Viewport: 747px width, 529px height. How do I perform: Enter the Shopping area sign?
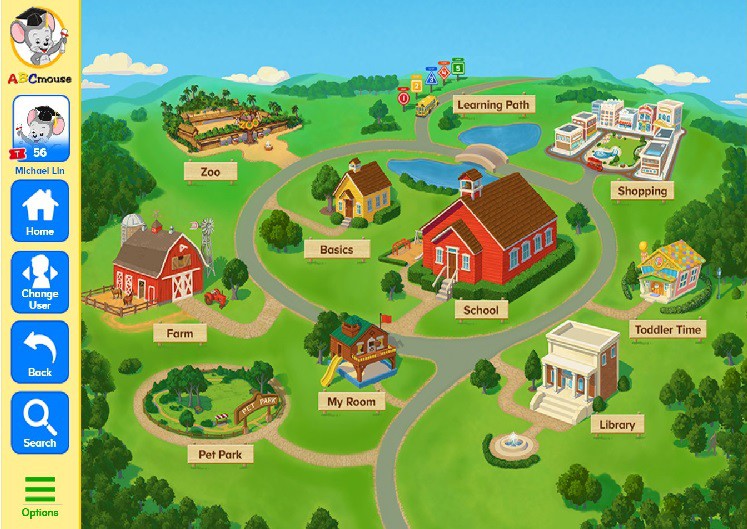click(641, 190)
